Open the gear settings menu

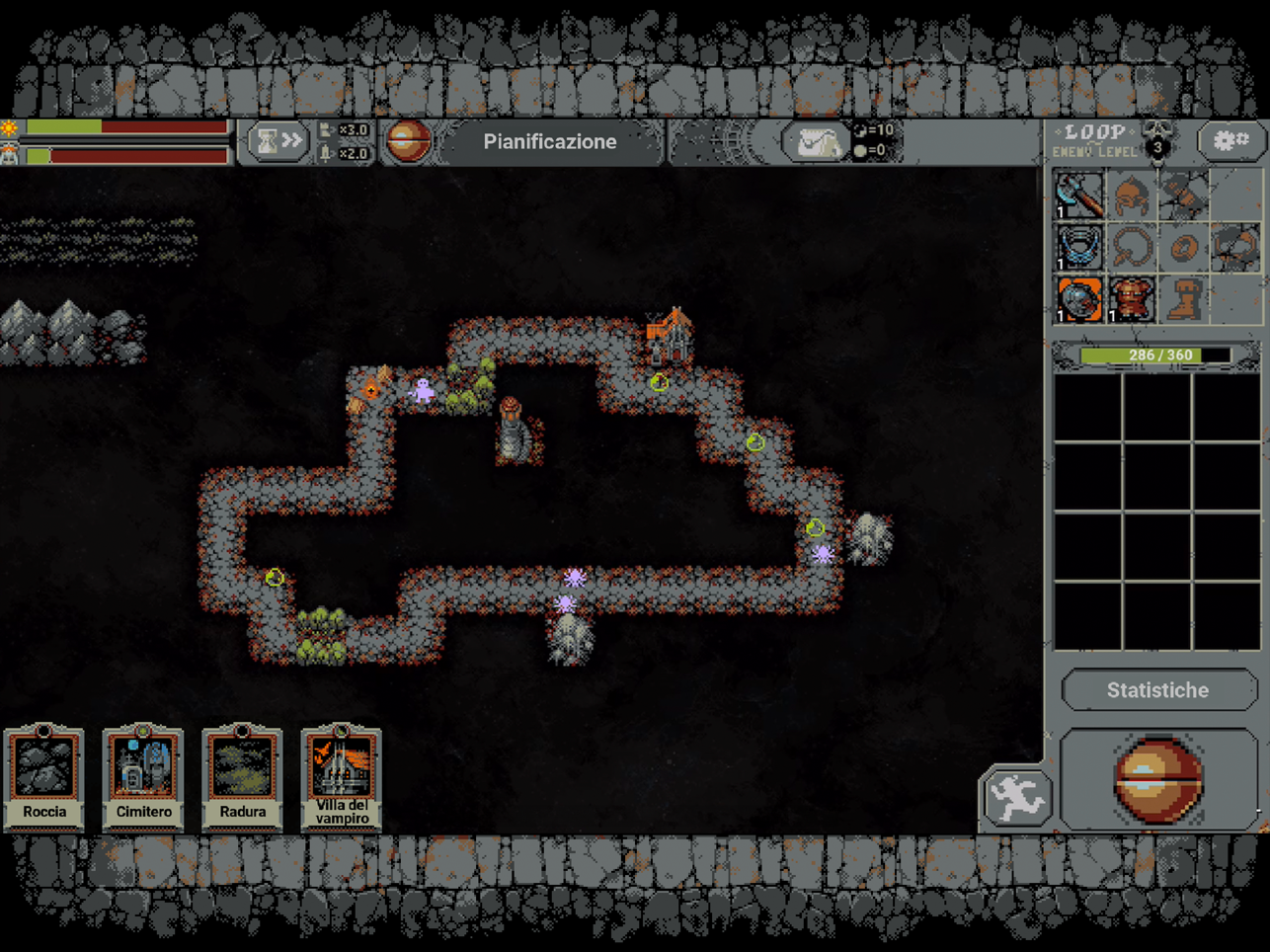pyautogui.click(x=1230, y=141)
